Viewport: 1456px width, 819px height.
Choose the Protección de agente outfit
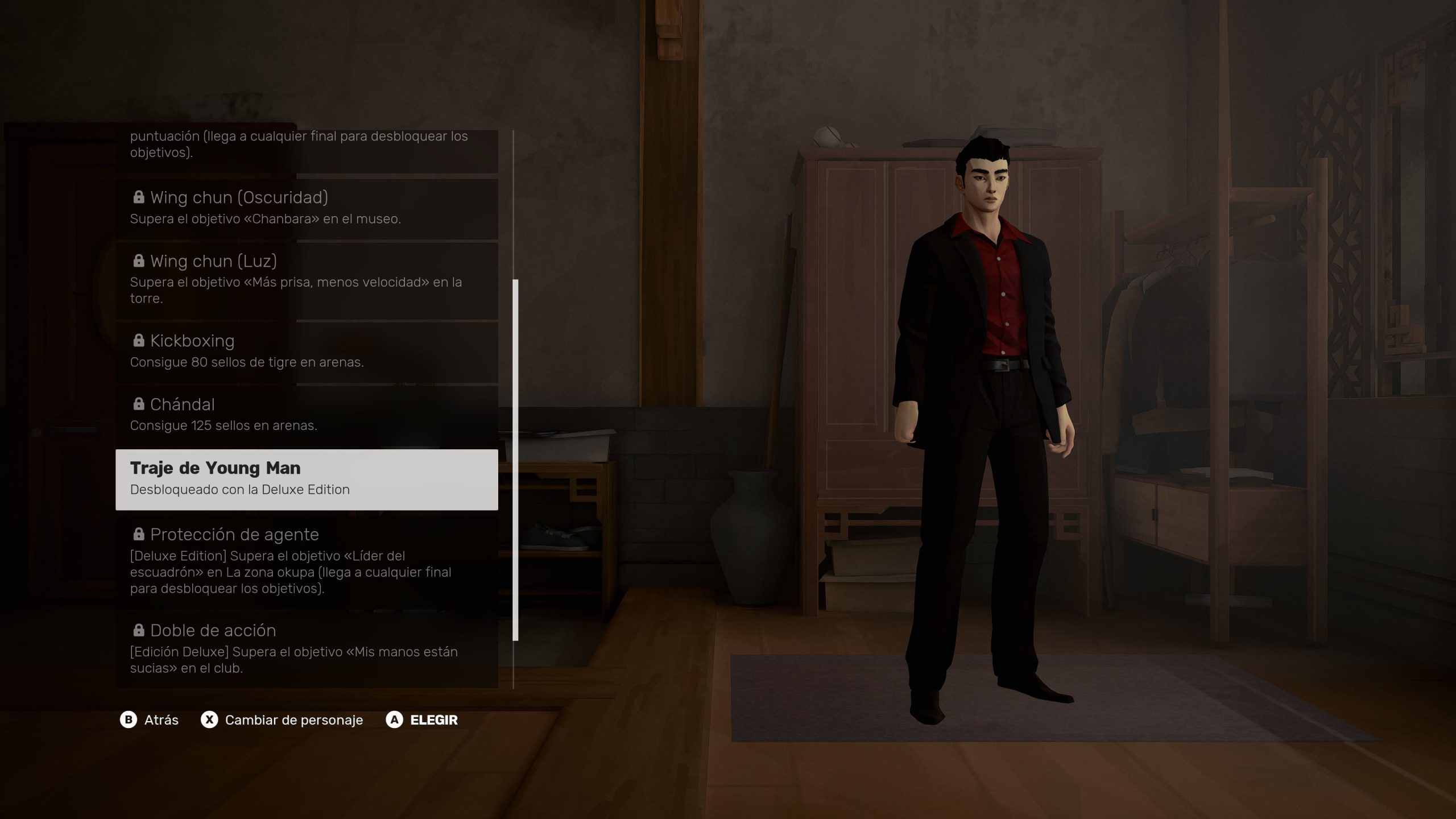click(307, 560)
